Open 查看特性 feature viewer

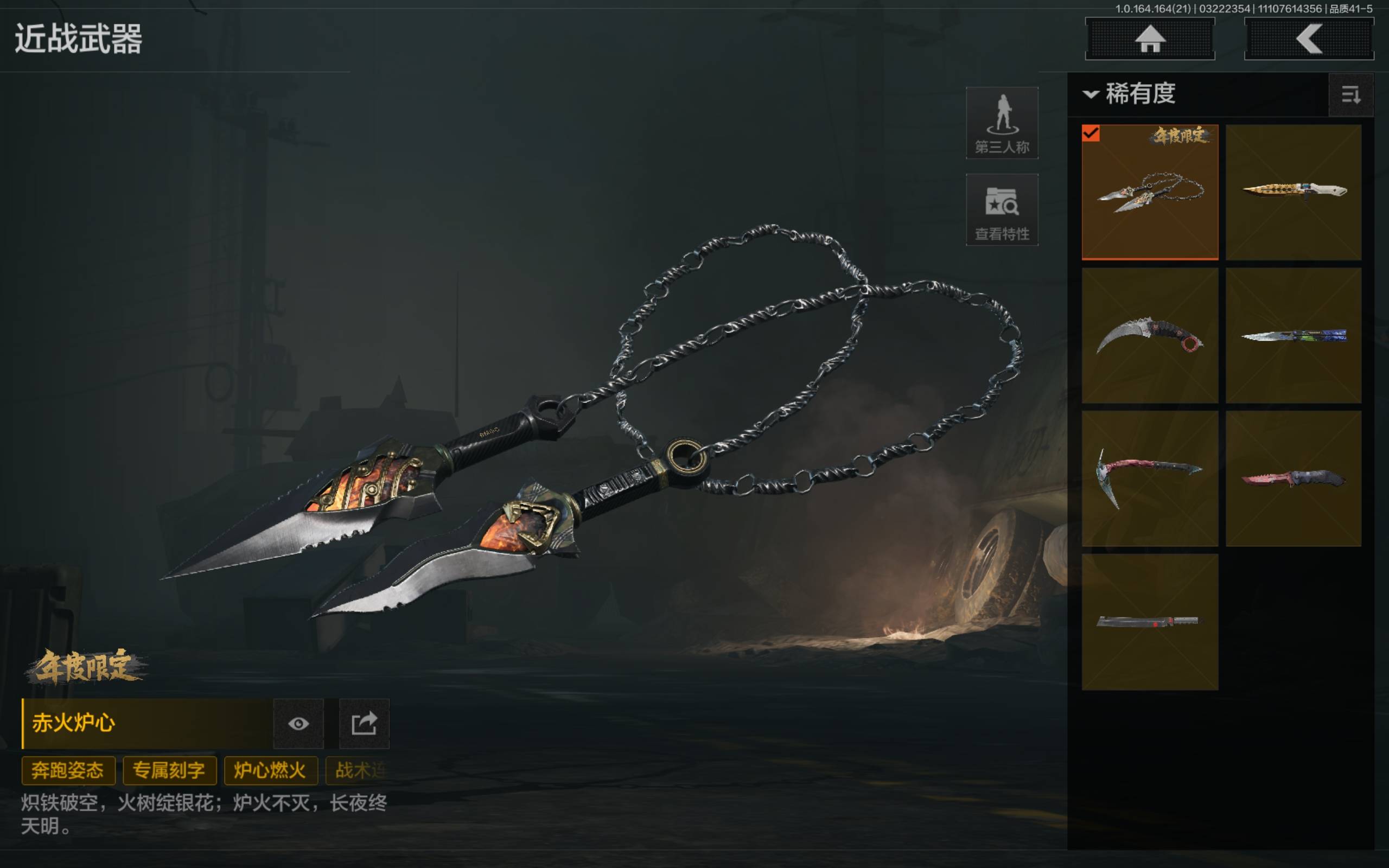[x=1002, y=210]
